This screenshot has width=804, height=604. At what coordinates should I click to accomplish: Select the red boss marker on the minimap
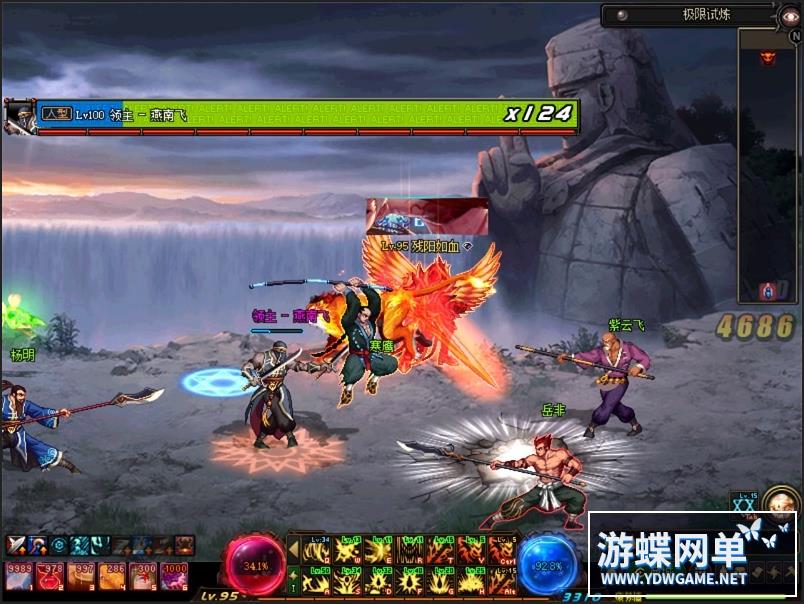(x=768, y=58)
